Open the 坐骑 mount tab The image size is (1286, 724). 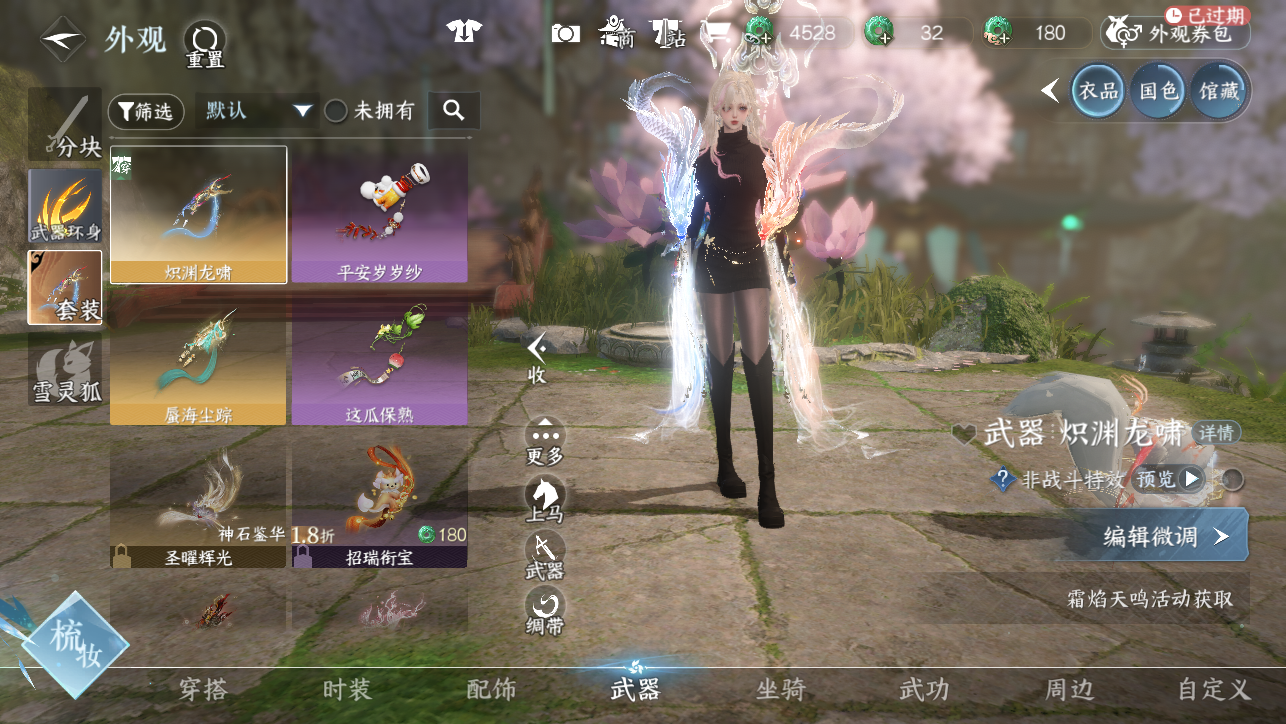click(781, 689)
